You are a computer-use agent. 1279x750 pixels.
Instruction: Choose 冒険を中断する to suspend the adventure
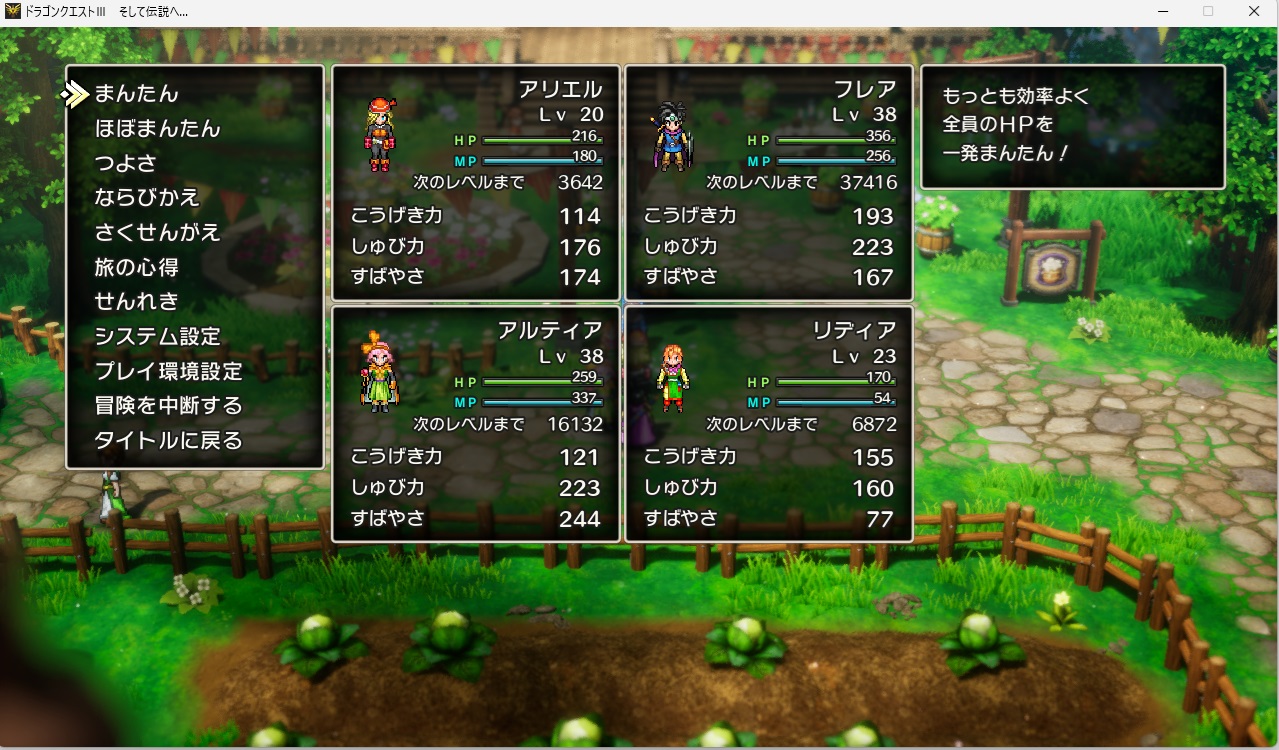(168, 405)
